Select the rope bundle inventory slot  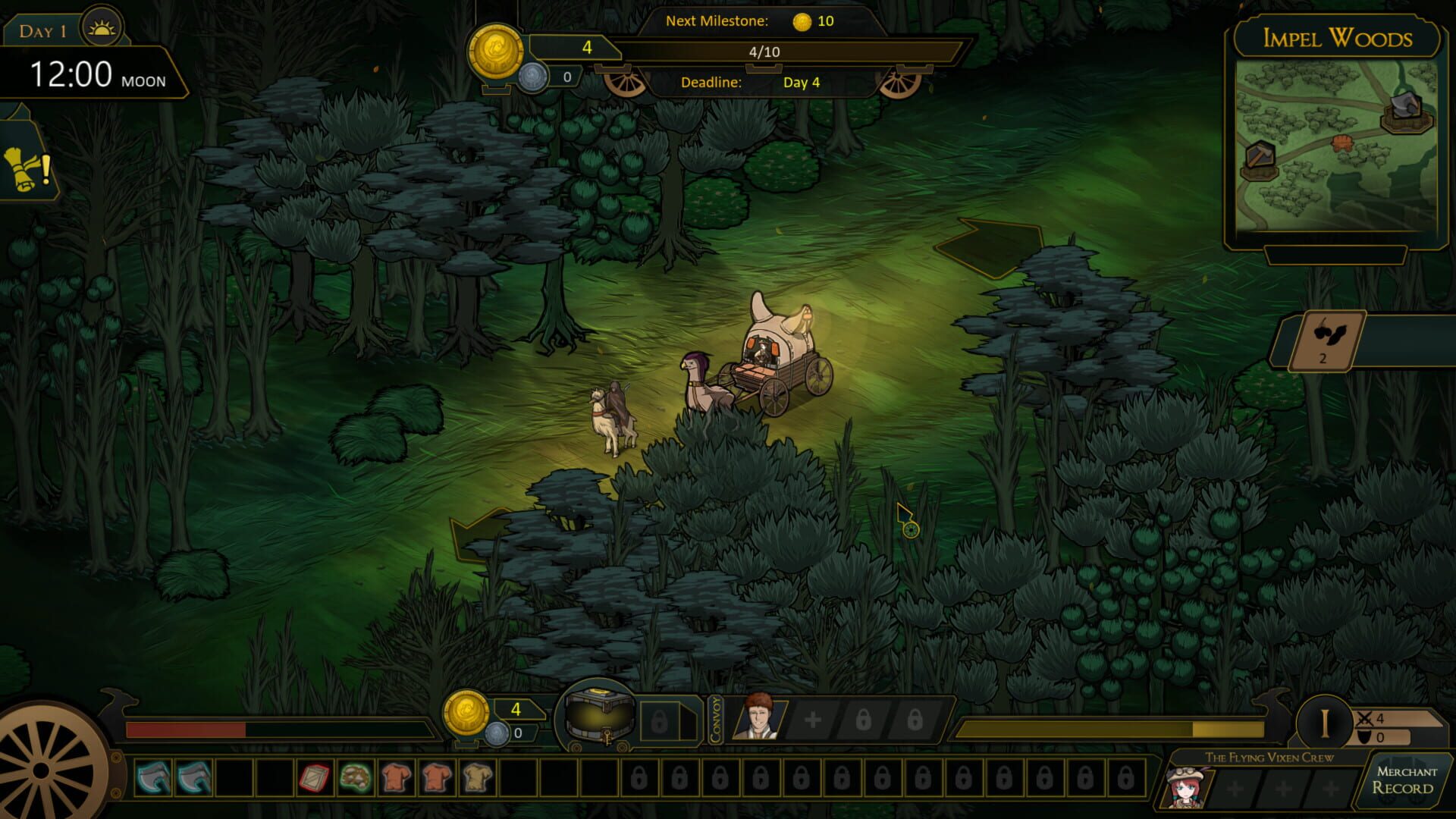click(x=355, y=778)
